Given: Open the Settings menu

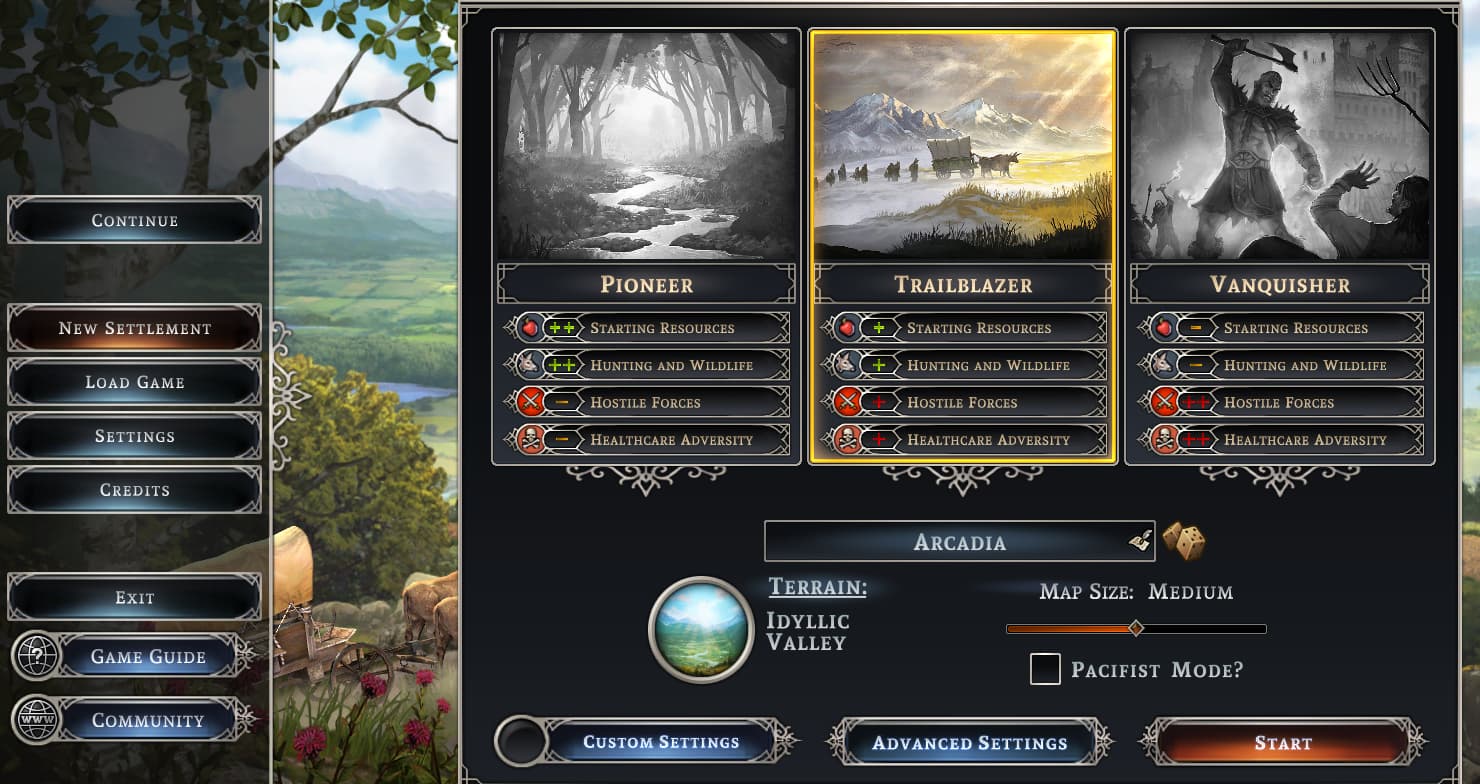Looking at the screenshot, I should click(134, 436).
